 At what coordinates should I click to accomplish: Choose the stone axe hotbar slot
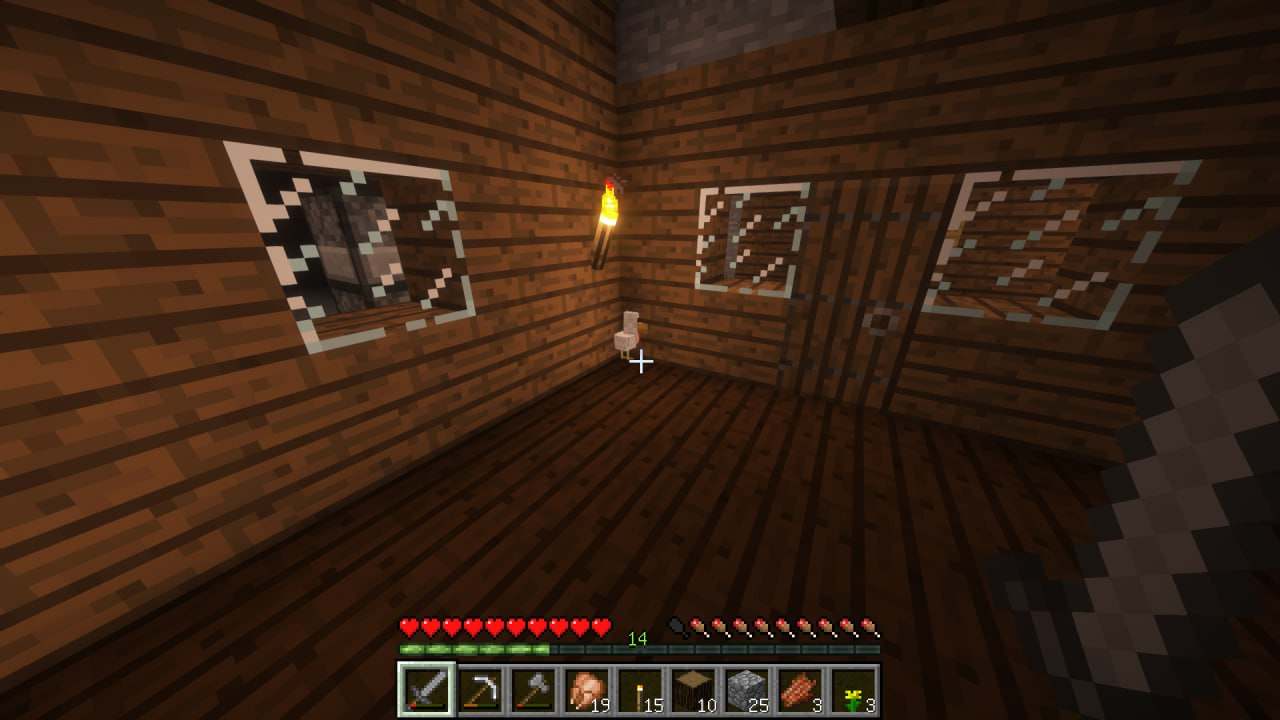[x=533, y=690]
